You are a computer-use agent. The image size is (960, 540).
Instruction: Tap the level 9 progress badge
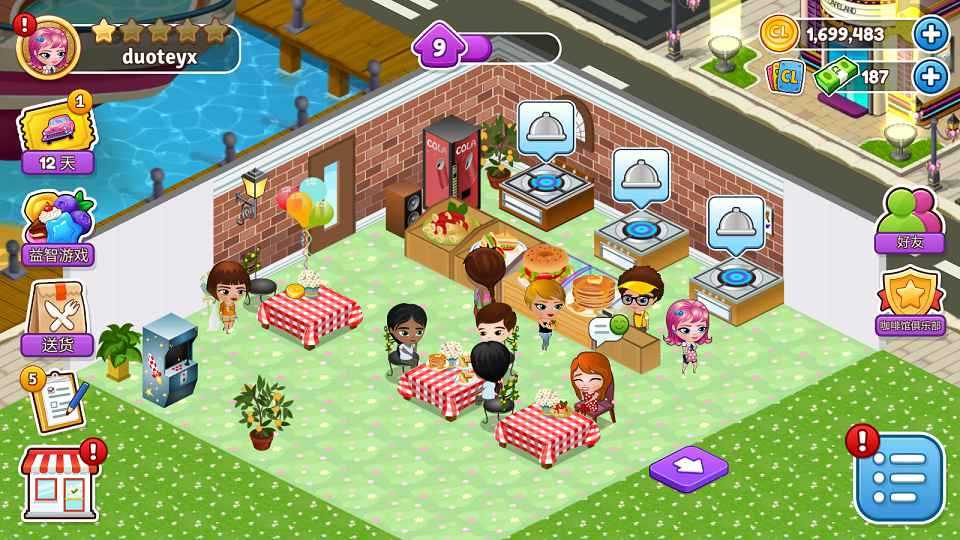[x=438, y=47]
